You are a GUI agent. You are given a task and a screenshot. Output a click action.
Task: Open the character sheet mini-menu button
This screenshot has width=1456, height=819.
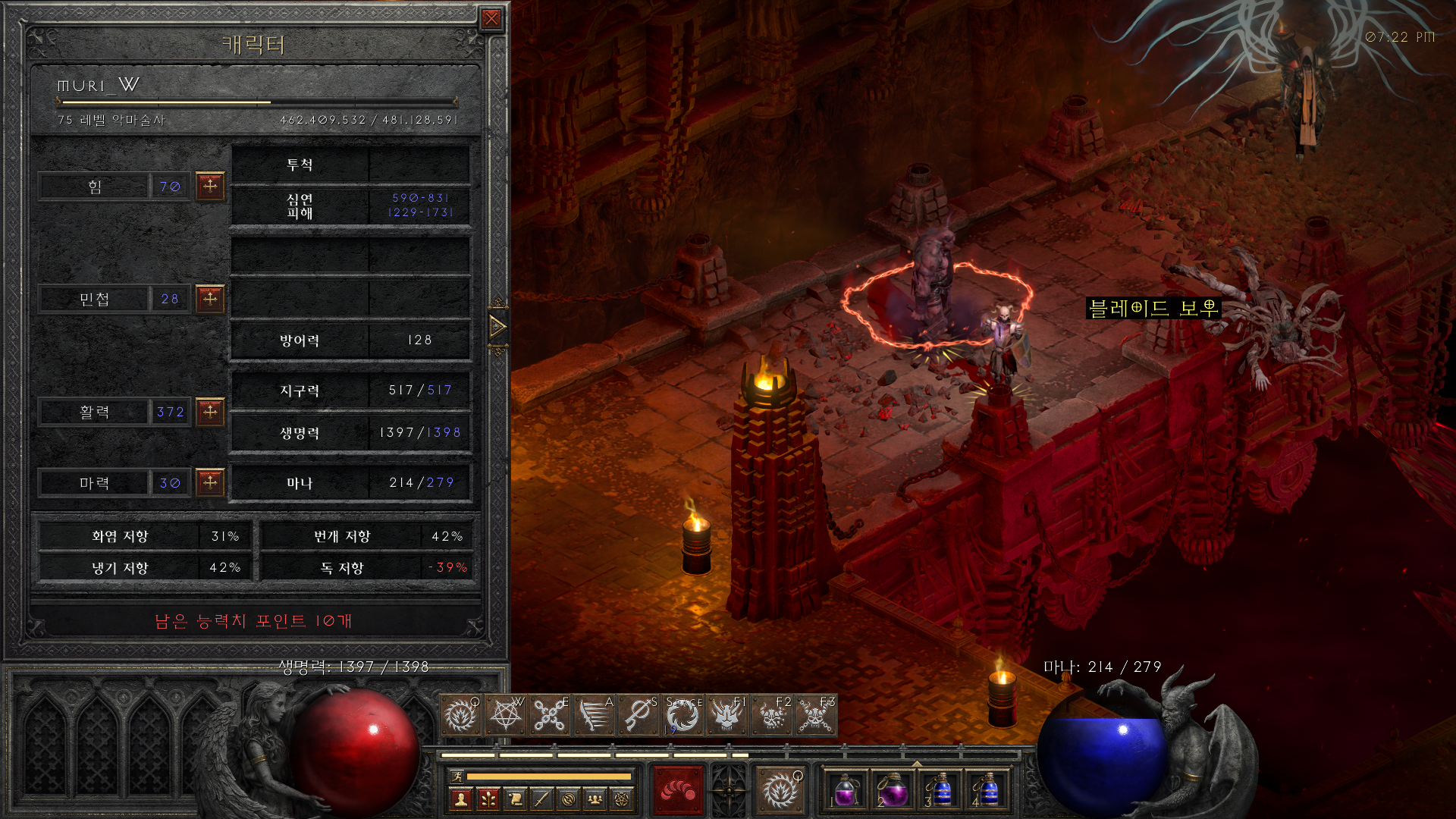(460, 799)
